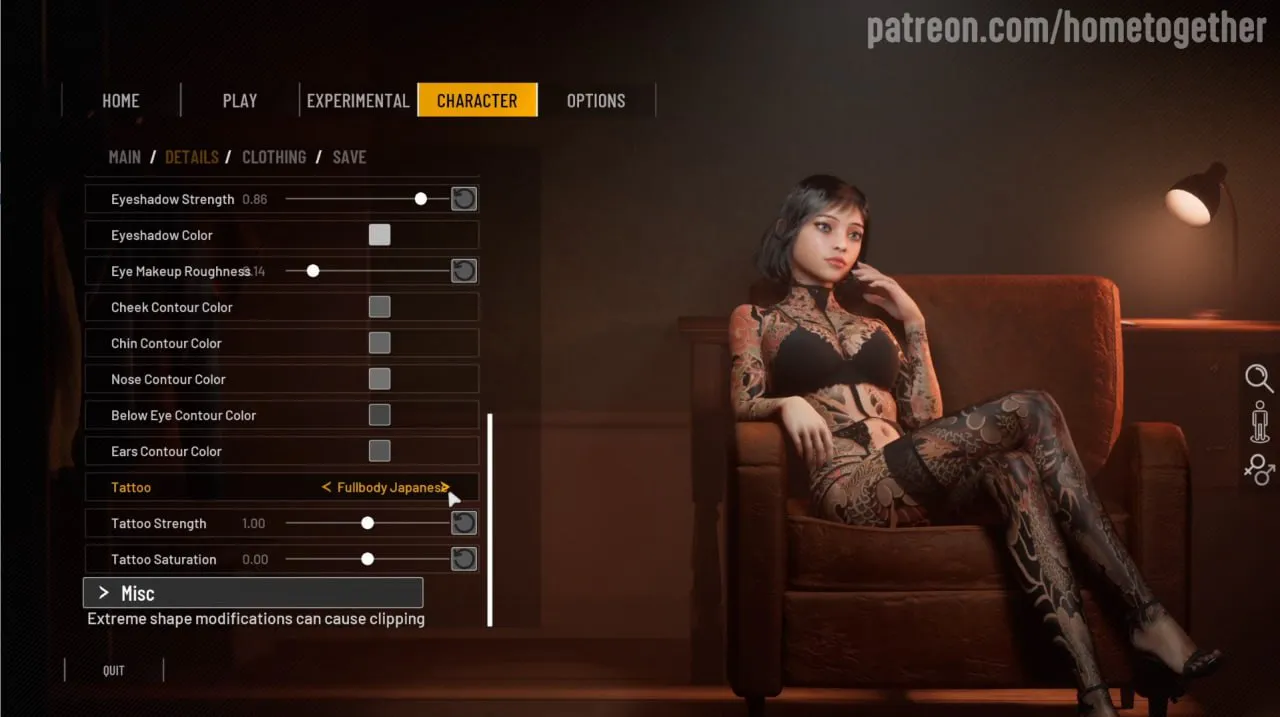The height and width of the screenshot is (717, 1280).
Task: Quit the game
Action: [x=114, y=671]
